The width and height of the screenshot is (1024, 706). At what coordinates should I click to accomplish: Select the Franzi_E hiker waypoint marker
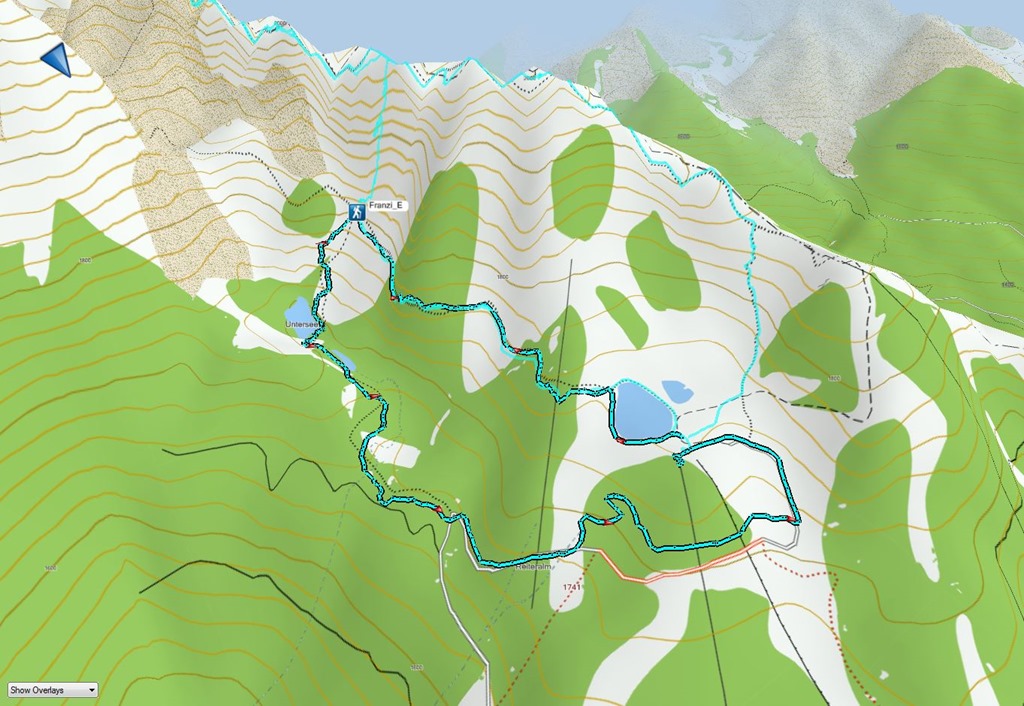(356, 212)
